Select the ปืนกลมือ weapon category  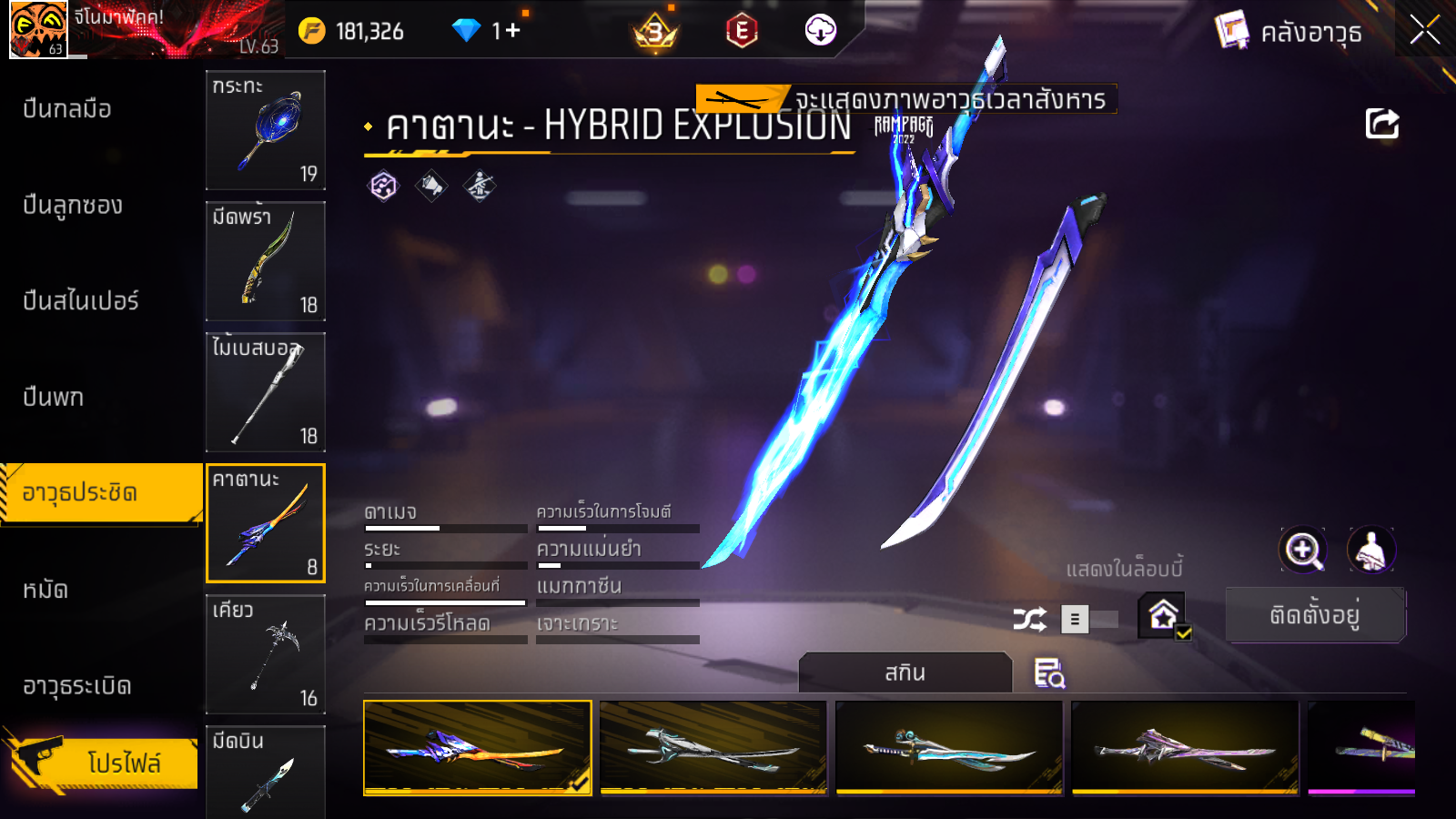pyautogui.click(x=67, y=109)
